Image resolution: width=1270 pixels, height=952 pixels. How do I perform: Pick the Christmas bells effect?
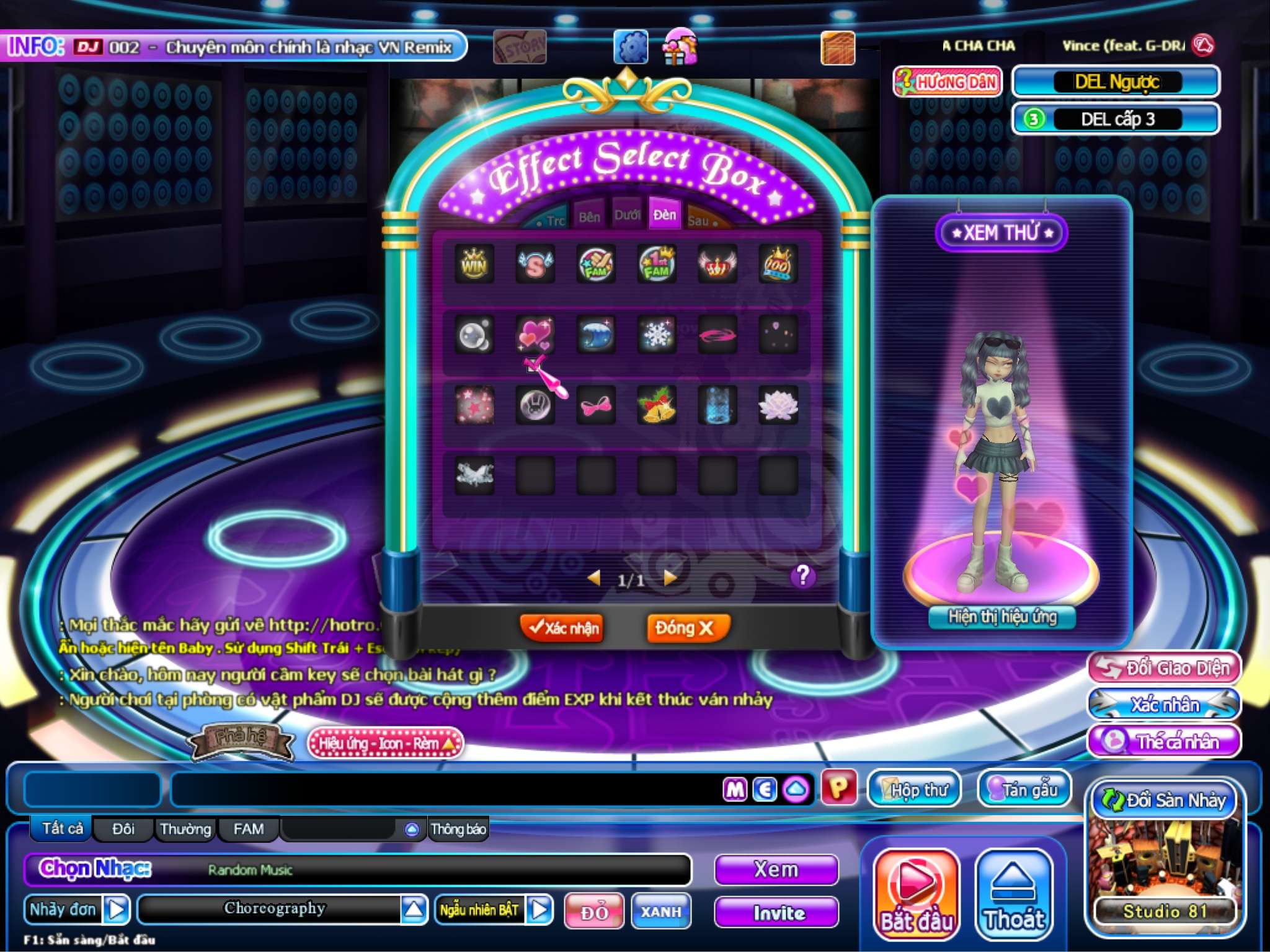click(657, 405)
